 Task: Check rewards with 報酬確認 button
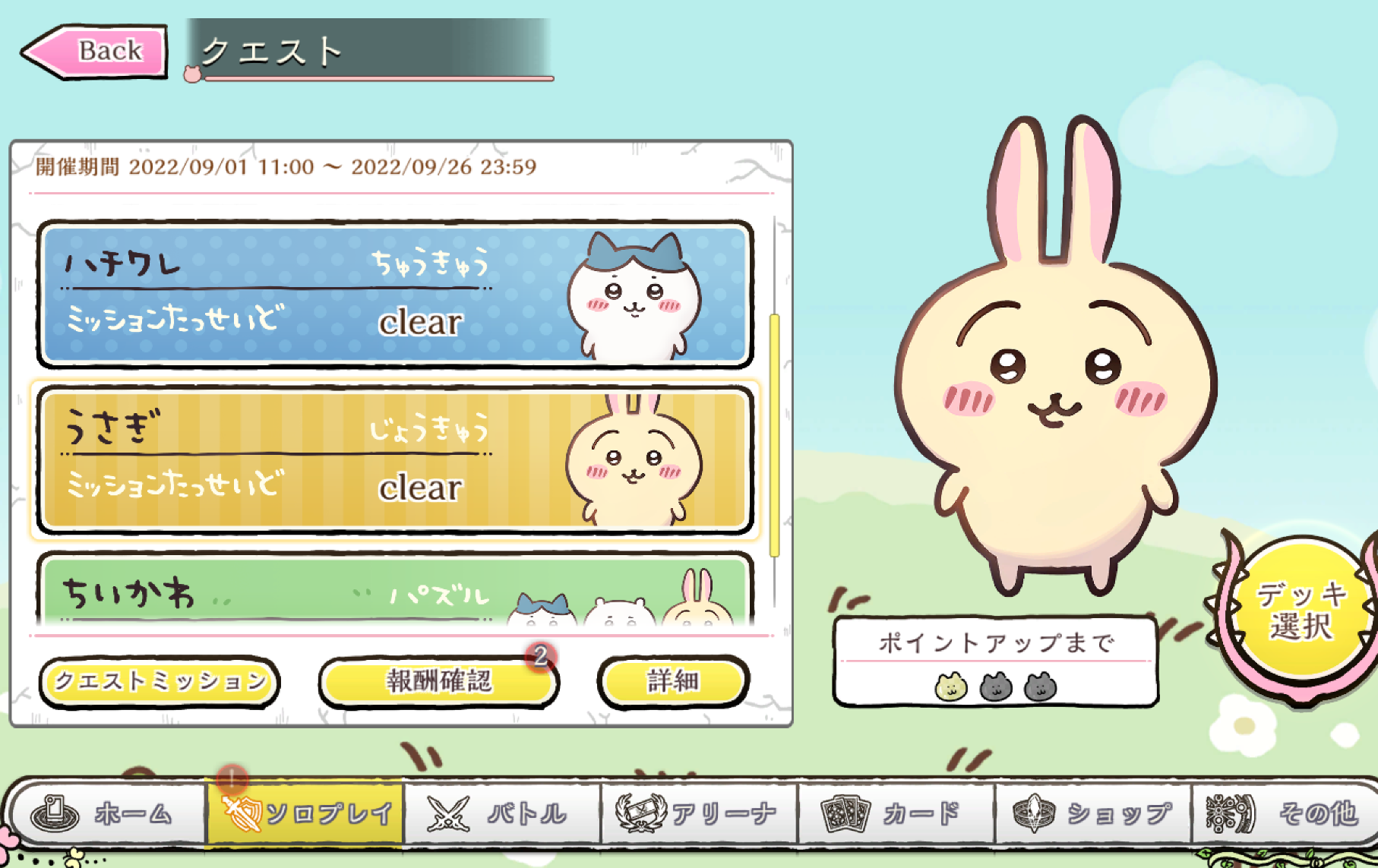click(439, 682)
